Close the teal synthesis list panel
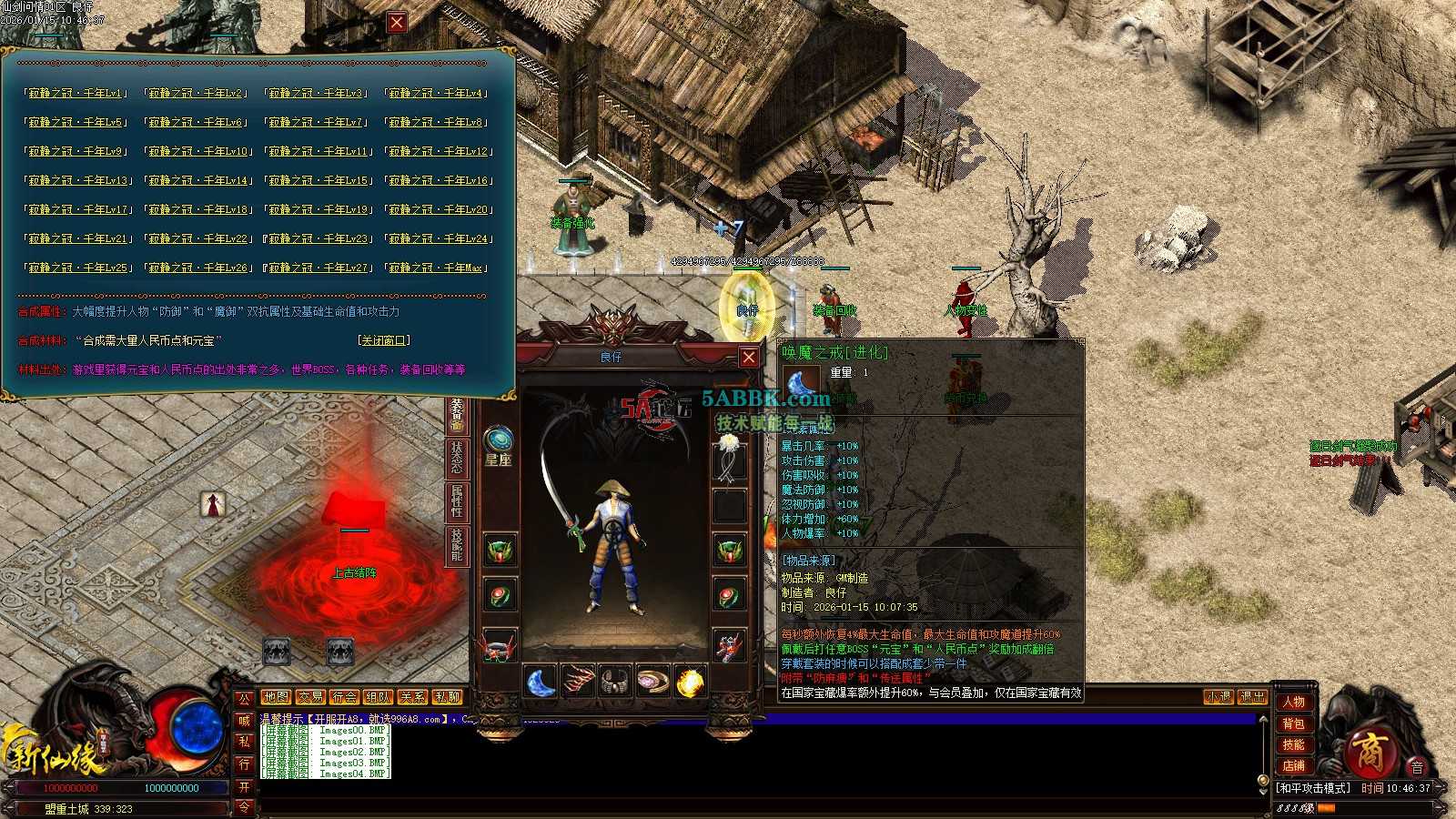The height and width of the screenshot is (819, 1456). click(x=397, y=23)
